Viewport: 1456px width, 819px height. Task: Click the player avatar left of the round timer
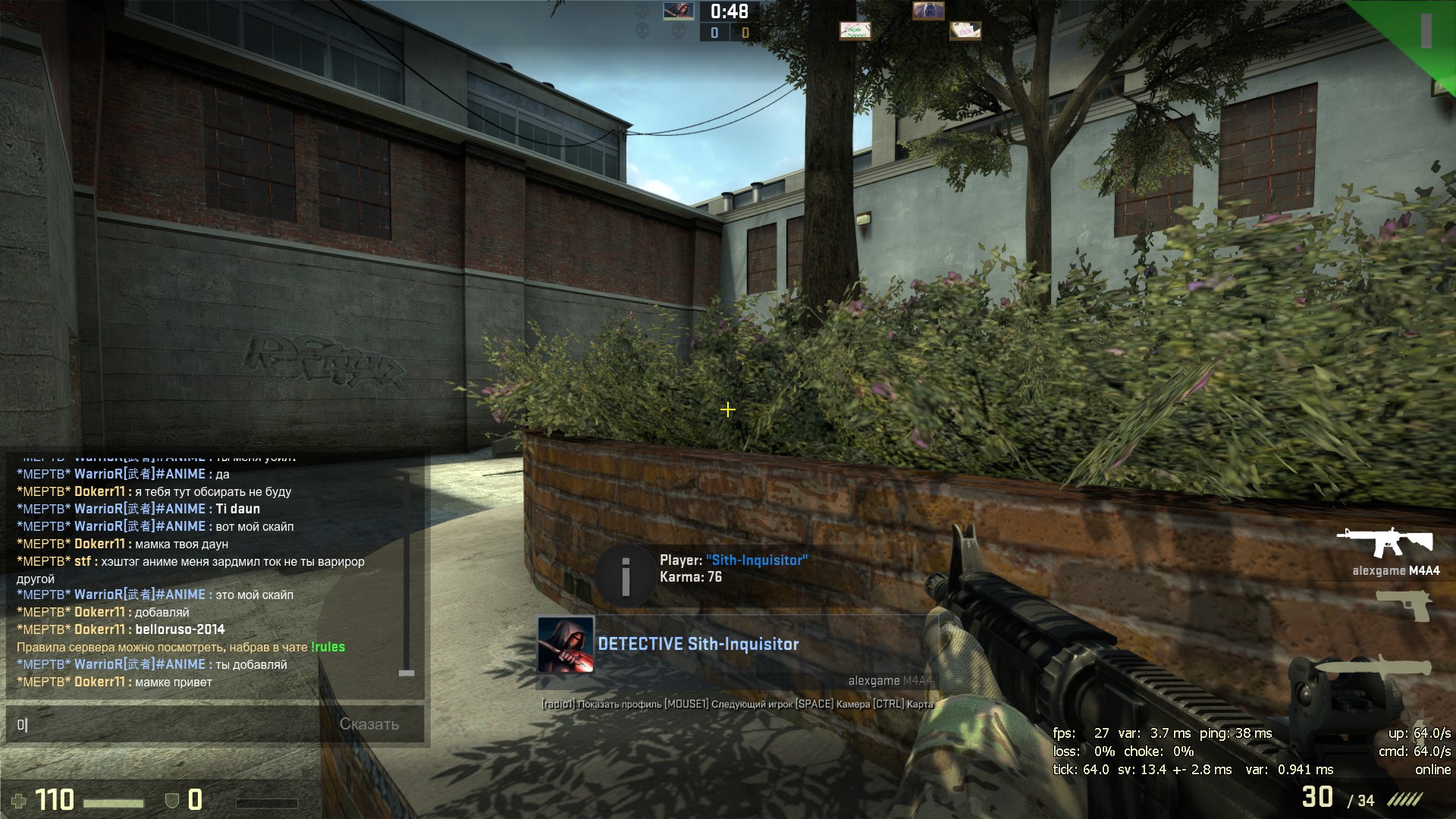pos(678,11)
